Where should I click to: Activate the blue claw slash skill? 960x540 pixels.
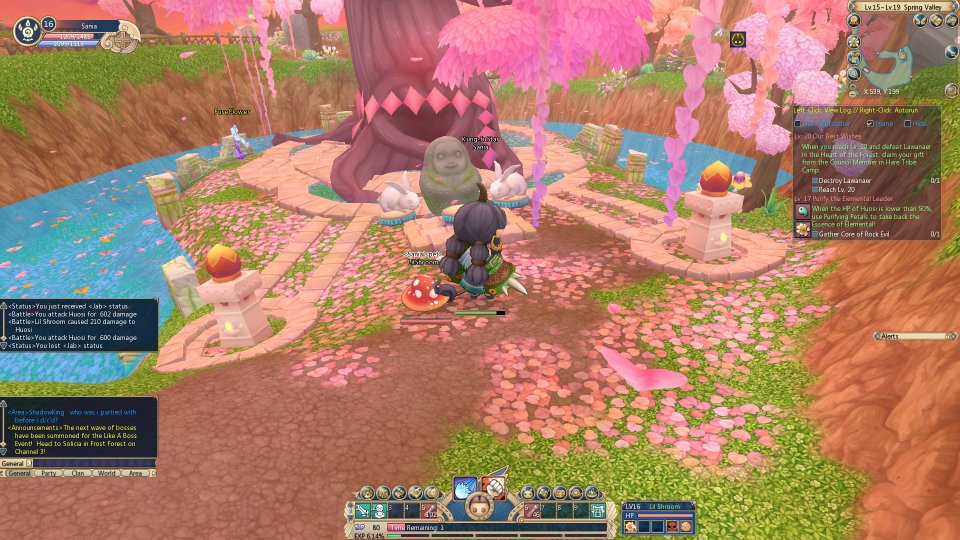click(465, 487)
